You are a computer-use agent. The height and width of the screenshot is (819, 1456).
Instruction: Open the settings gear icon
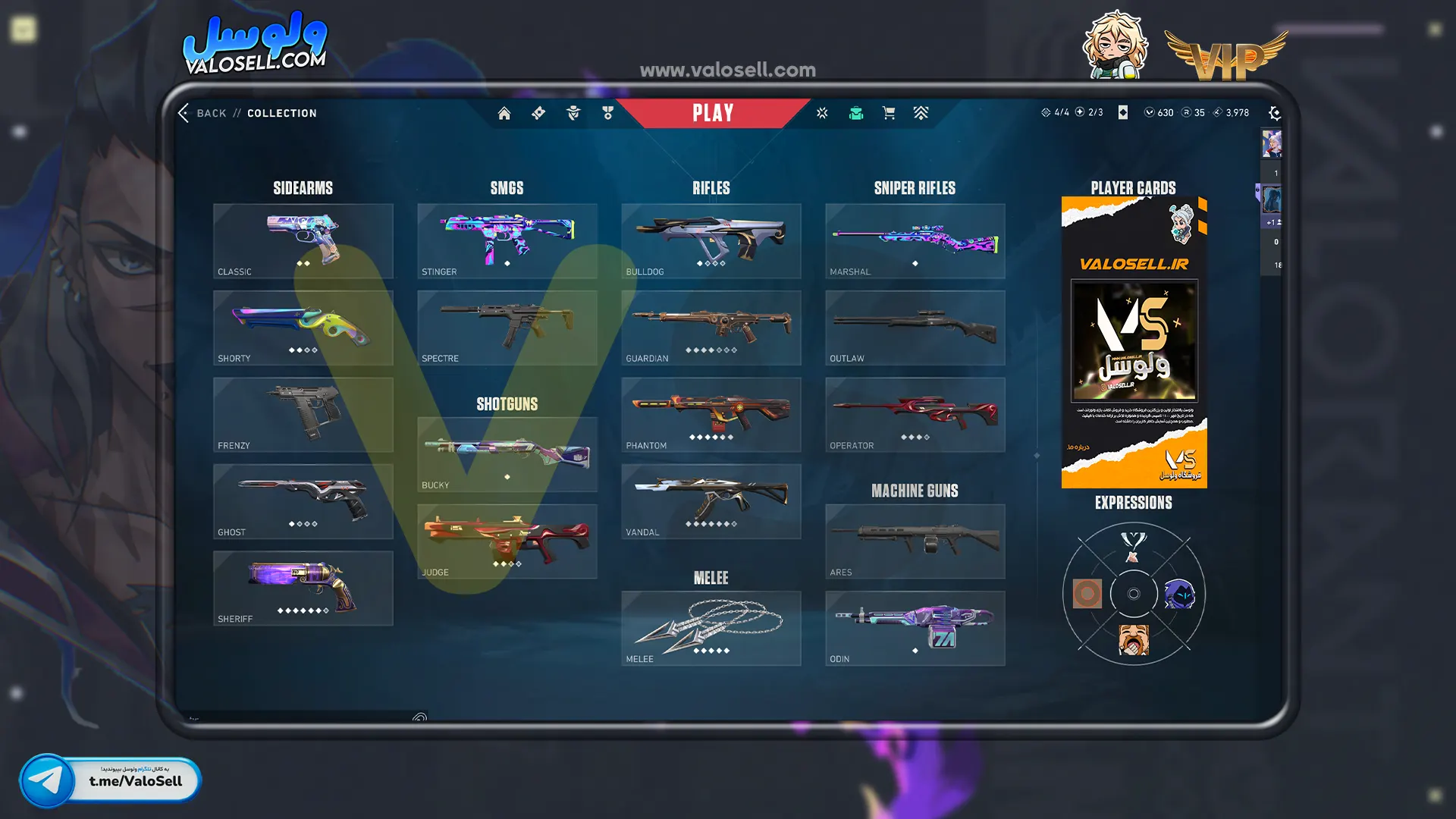click(1275, 113)
